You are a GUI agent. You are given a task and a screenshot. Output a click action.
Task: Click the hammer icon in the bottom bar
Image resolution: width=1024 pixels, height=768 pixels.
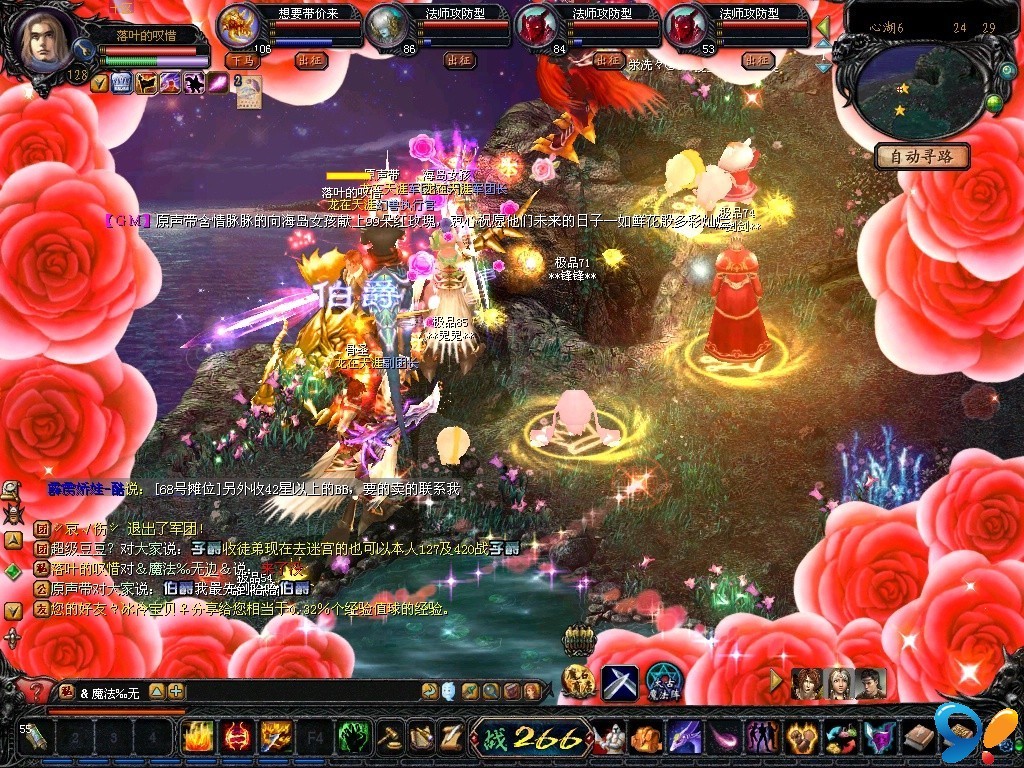point(390,738)
